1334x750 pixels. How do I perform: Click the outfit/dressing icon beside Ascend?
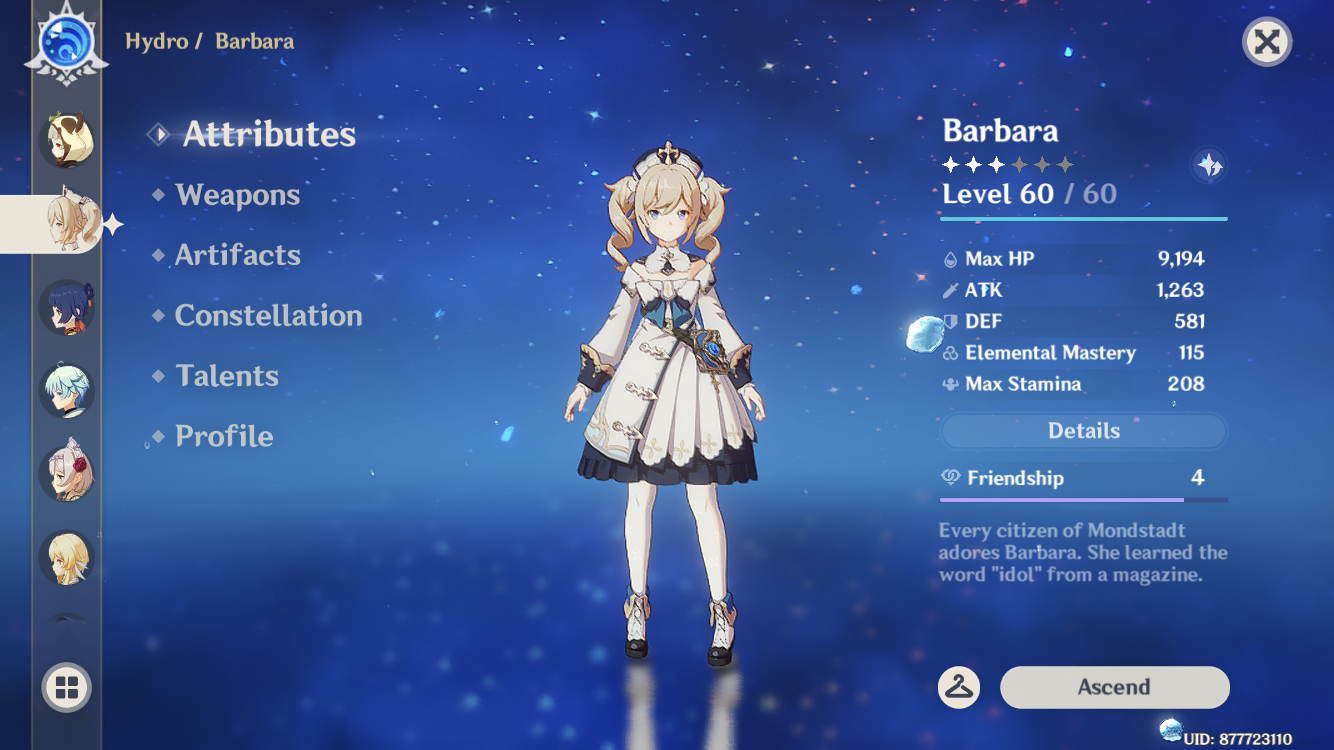958,688
